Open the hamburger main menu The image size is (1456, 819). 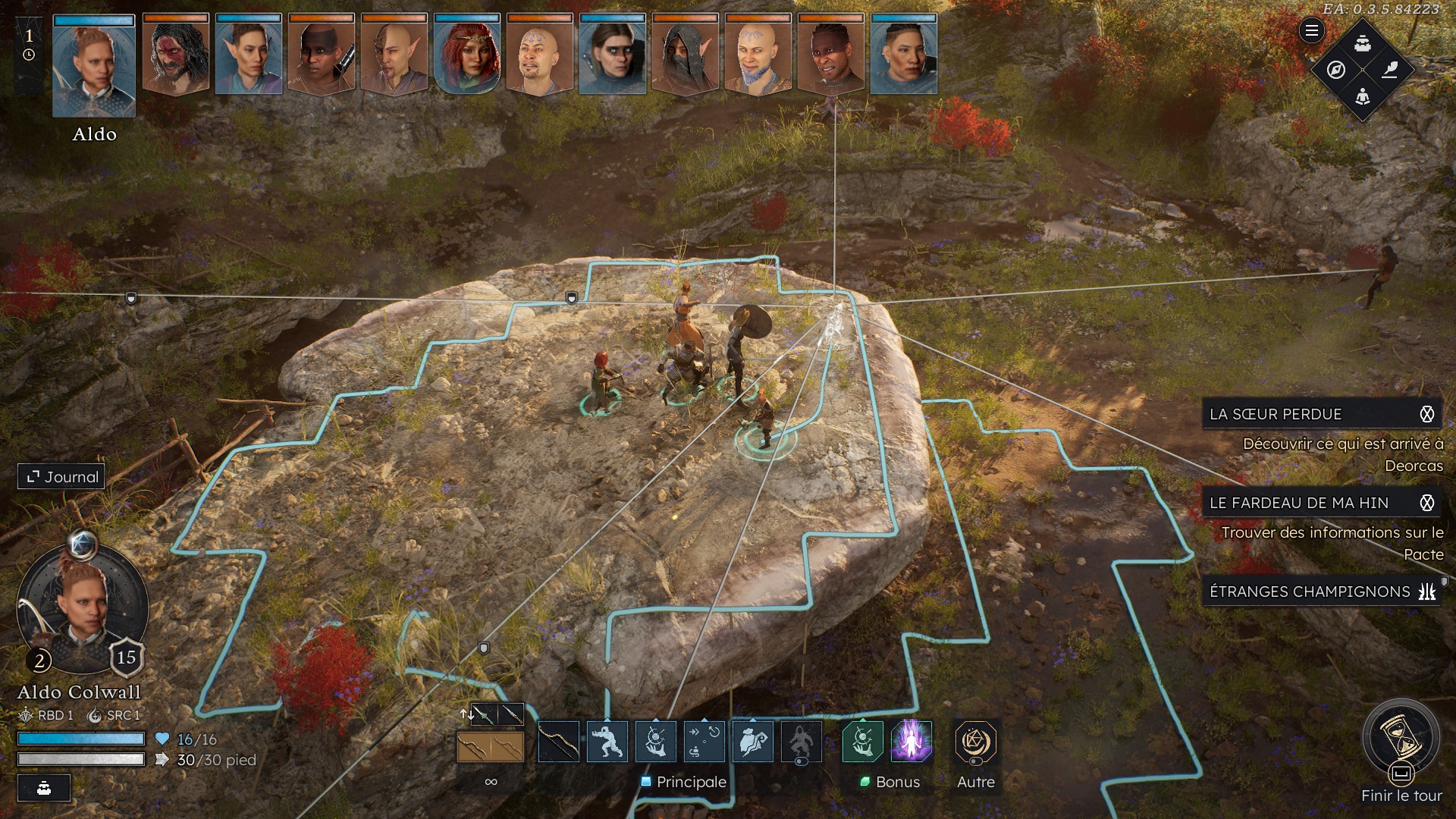pyautogui.click(x=1311, y=30)
